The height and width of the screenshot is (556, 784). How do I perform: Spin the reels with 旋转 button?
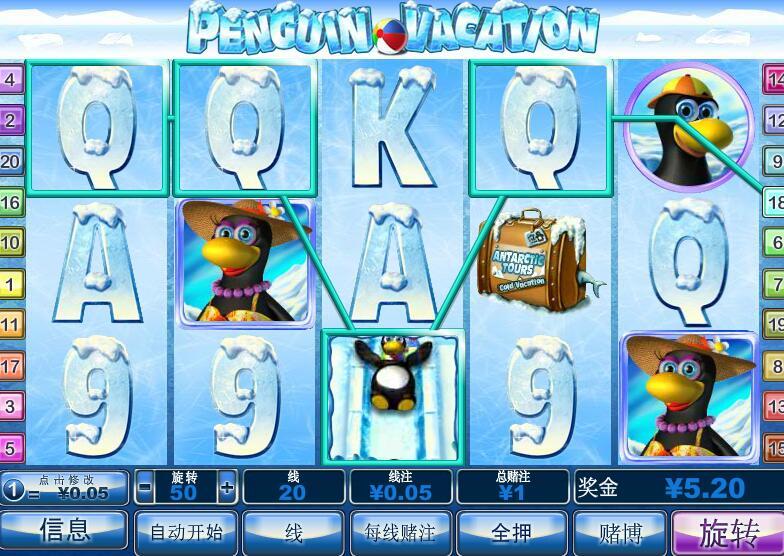click(727, 532)
